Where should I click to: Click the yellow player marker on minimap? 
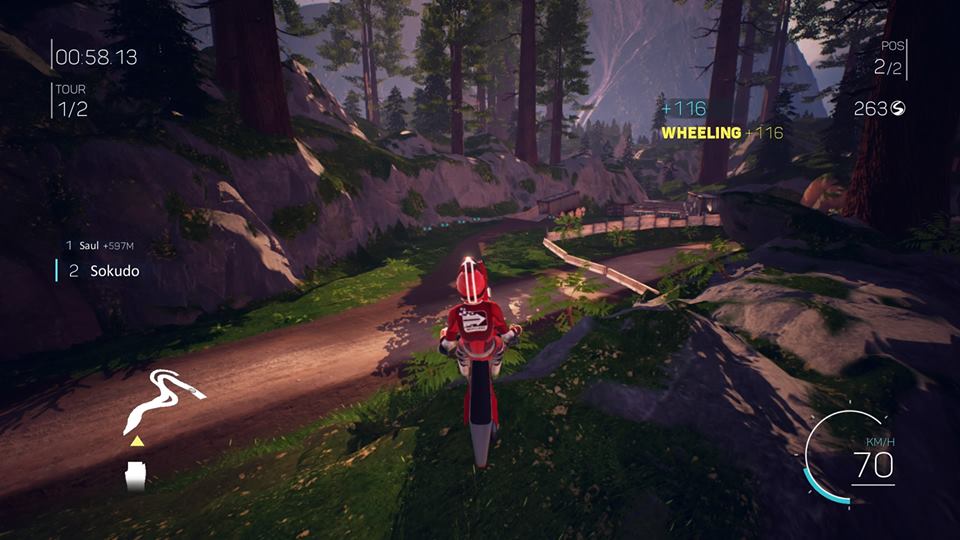[136, 440]
